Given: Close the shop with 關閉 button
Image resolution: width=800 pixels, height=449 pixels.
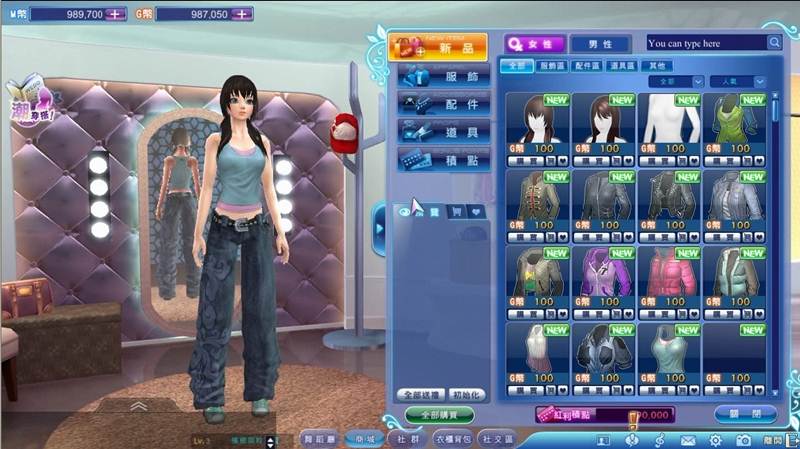Looking at the screenshot, I should pos(746,414).
